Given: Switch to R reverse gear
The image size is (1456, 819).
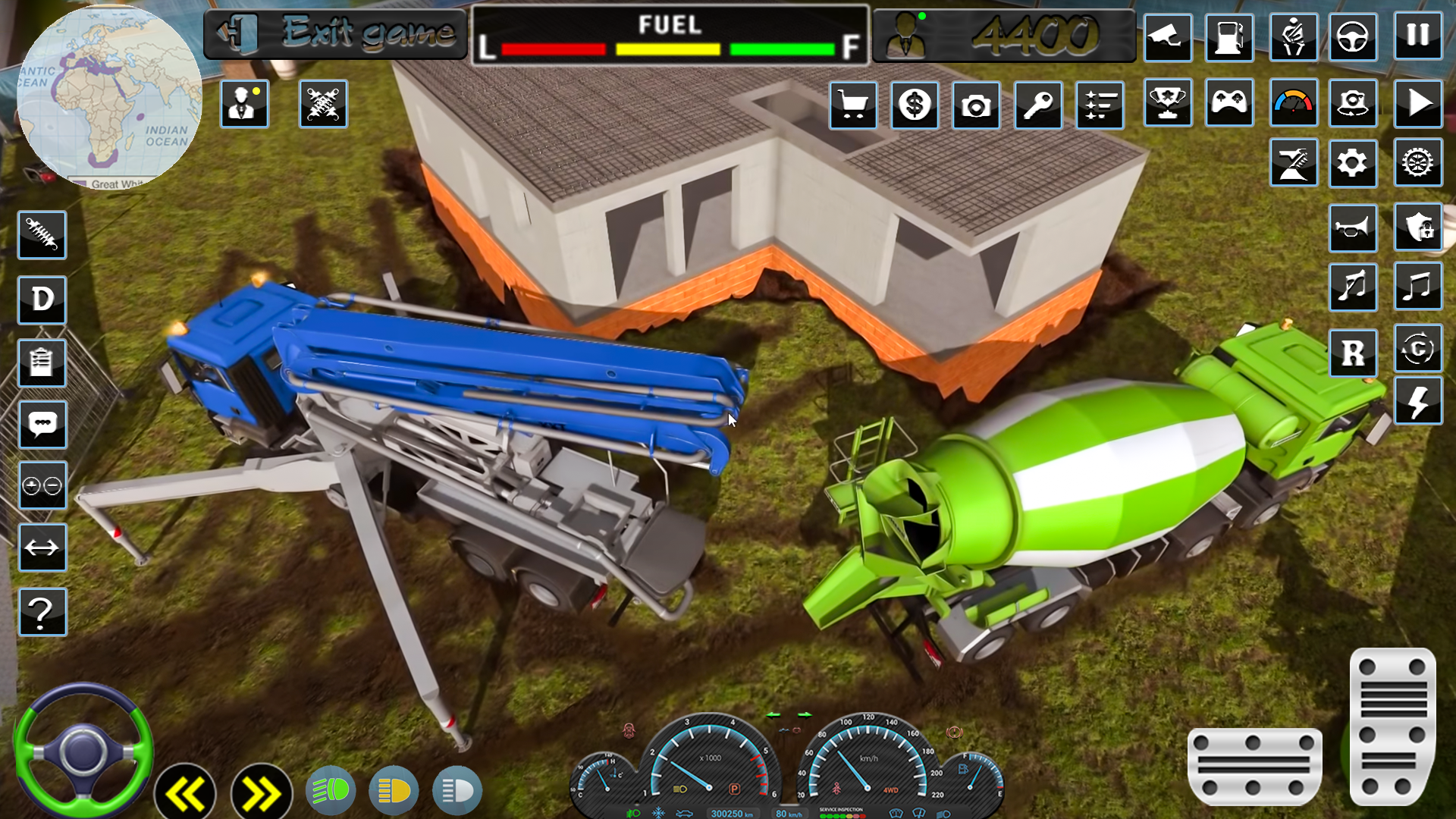Looking at the screenshot, I should tap(1354, 353).
